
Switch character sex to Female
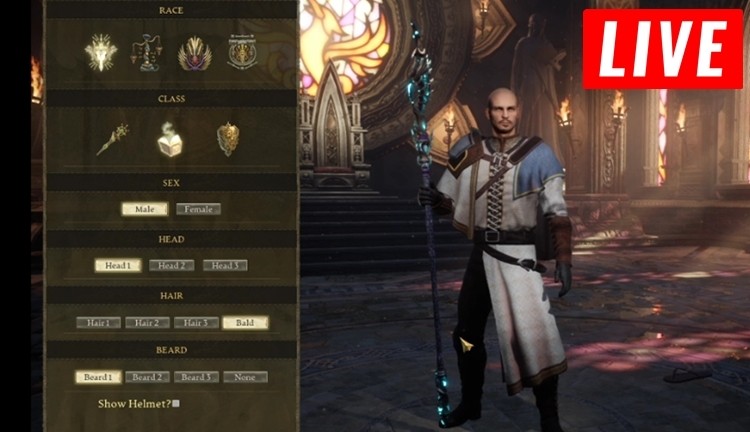pos(198,209)
